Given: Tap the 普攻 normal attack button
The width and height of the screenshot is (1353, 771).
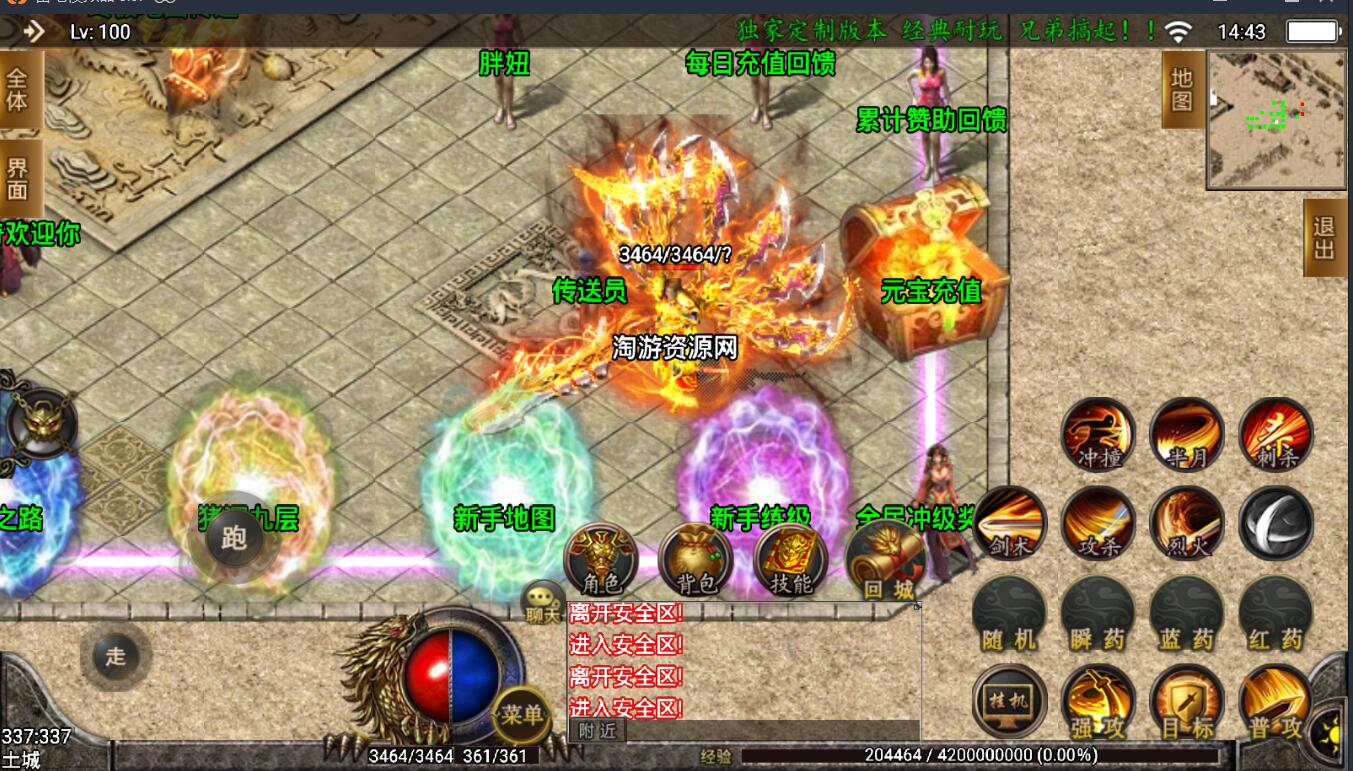Looking at the screenshot, I should (x=1276, y=701).
